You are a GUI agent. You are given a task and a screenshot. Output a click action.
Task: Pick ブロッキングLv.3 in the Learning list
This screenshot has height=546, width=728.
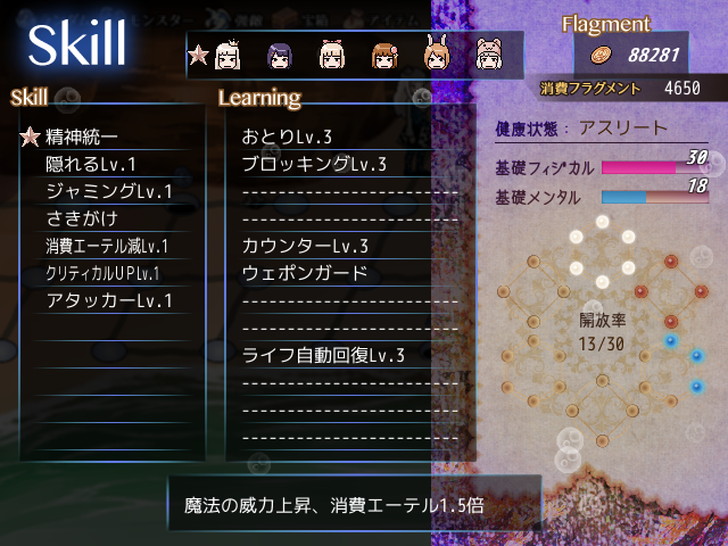click(x=314, y=164)
